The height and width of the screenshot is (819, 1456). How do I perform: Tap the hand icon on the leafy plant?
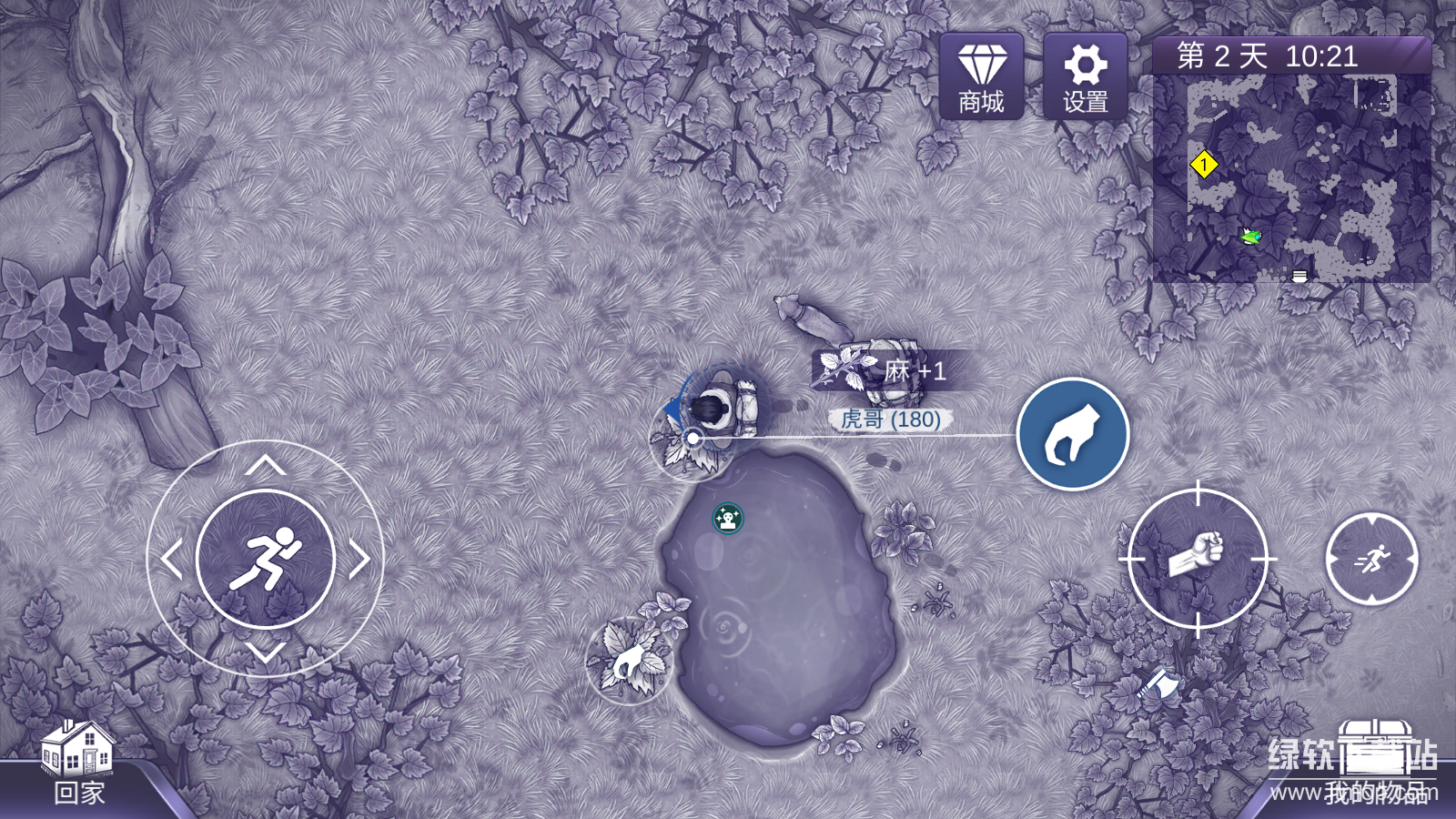[628, 662]
